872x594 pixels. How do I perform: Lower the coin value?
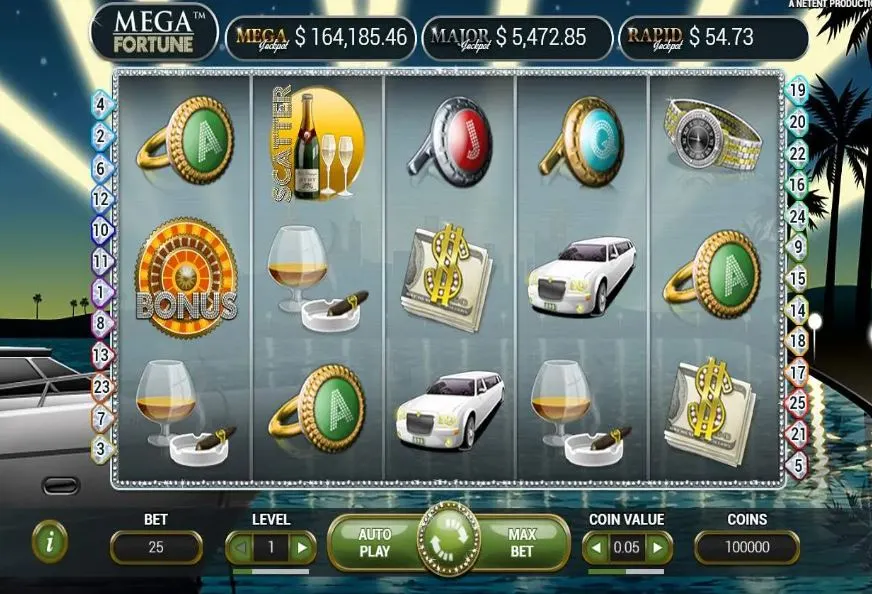click(595, 547)
